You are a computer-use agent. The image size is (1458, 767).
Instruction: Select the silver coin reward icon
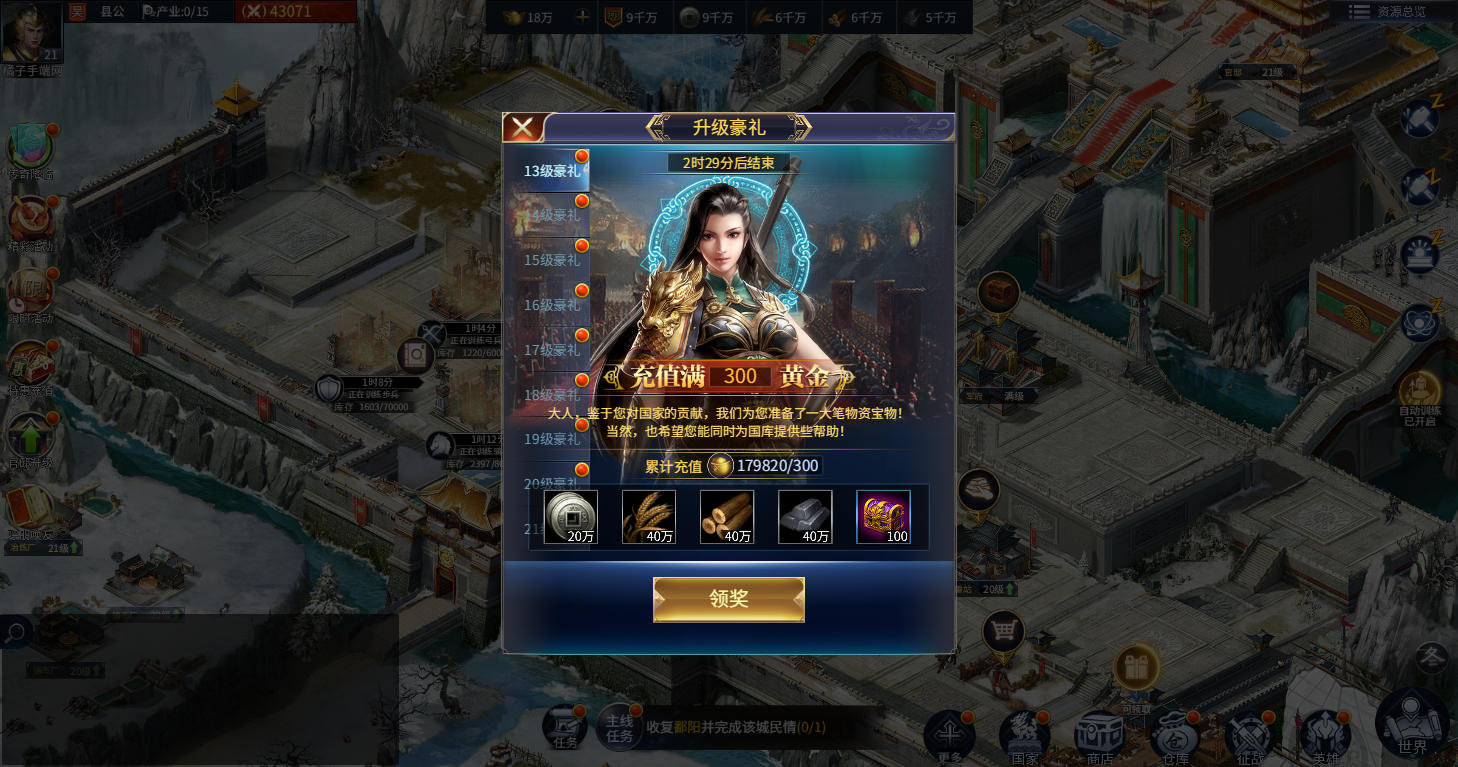(571, 516)
